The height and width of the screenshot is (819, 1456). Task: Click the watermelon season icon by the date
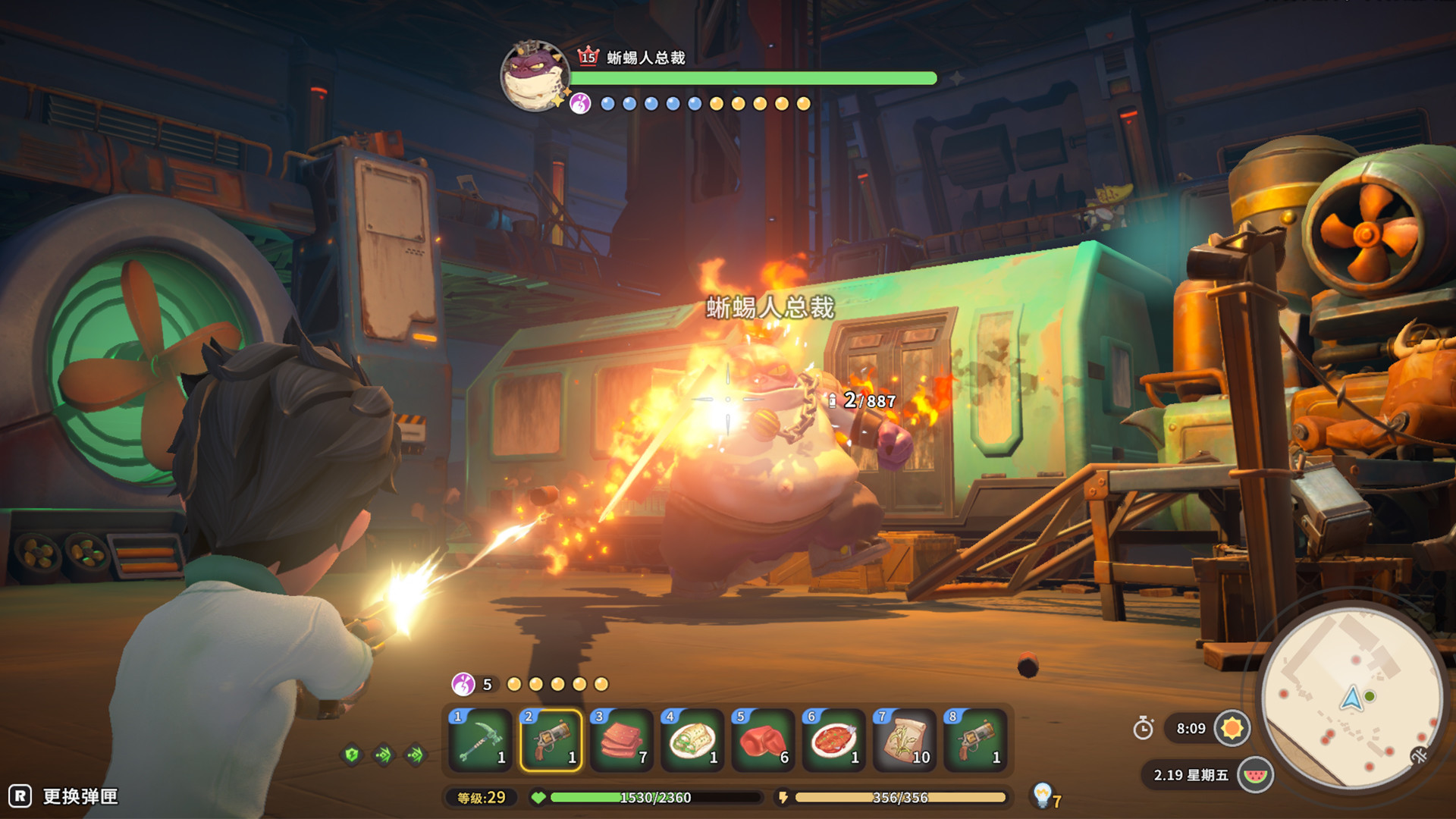1256,776
